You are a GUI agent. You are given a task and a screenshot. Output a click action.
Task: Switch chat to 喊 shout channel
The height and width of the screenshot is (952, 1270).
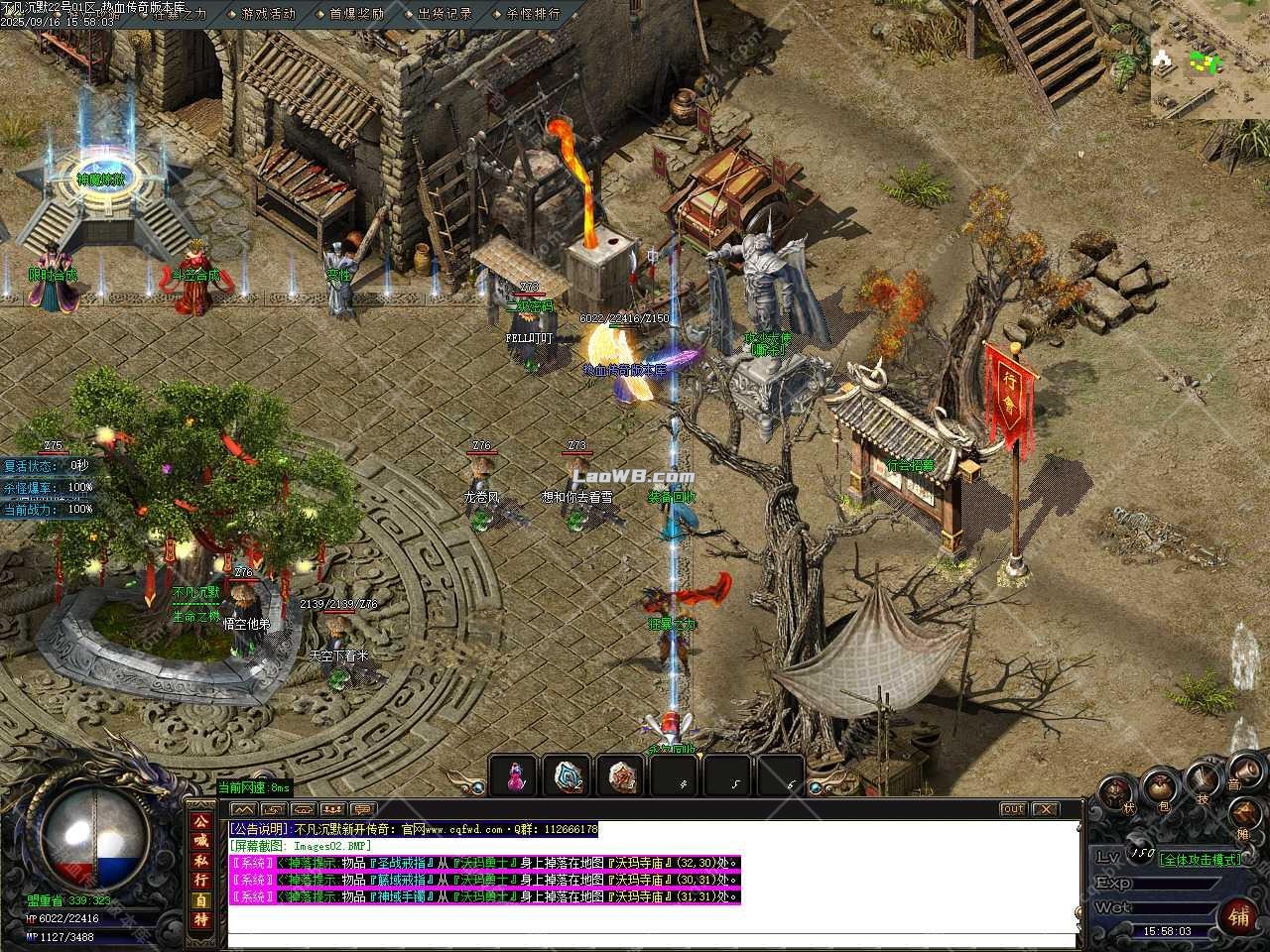(x=201, y=841)
